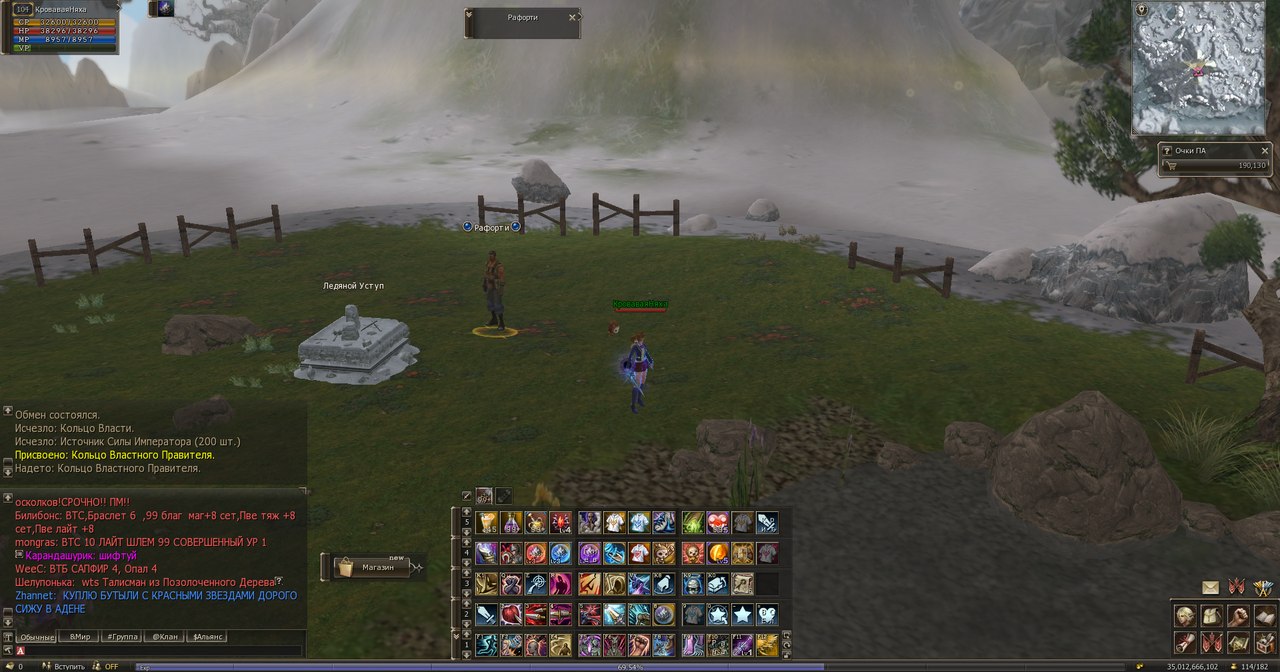Open the minimap
Screen dimensions: 1280x672
(1196, 70)
